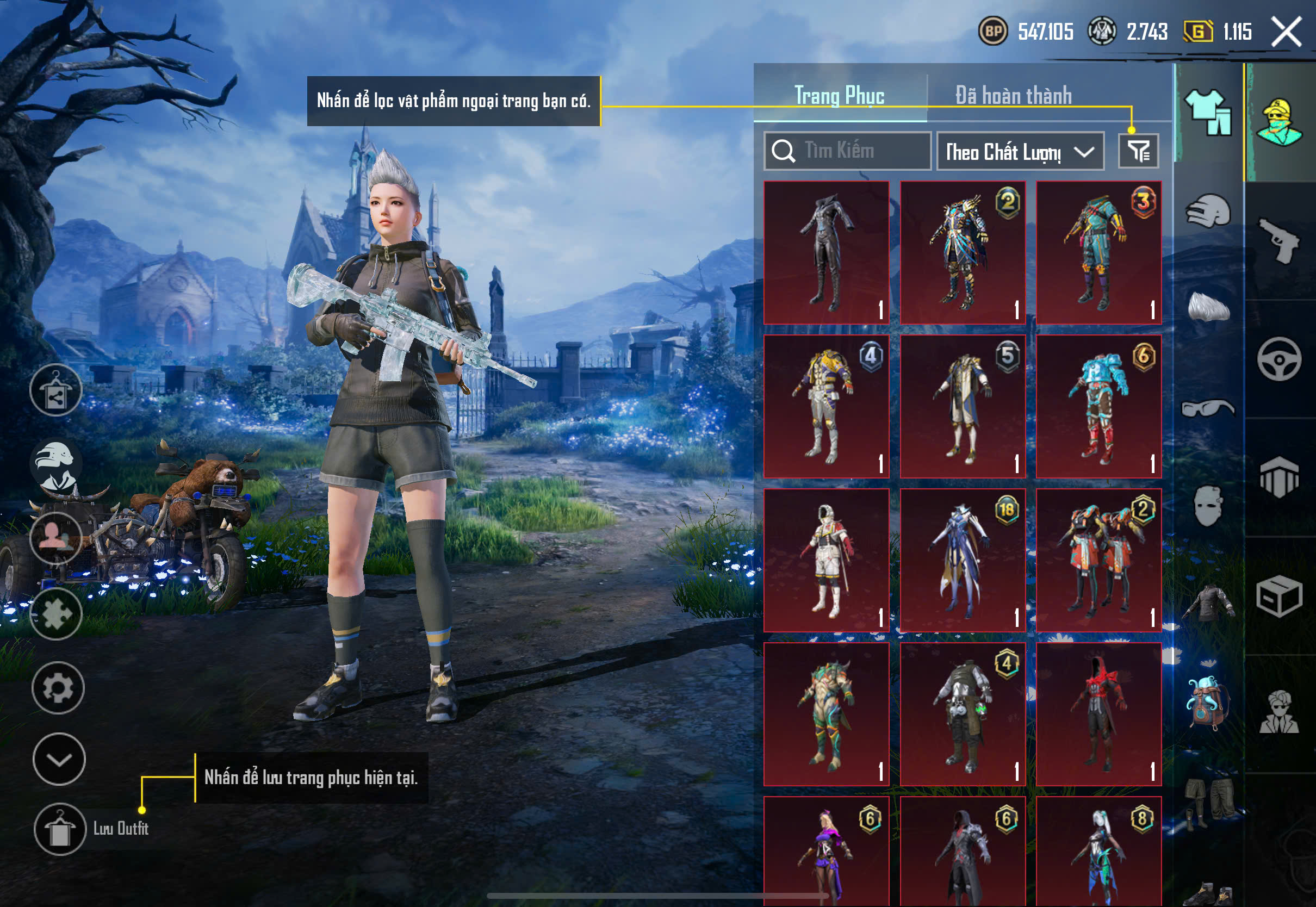Save current look with Lưu Outfit
Image resolution: width=1316 pixels, height=907 pixels.
click(x=60, y=829)
